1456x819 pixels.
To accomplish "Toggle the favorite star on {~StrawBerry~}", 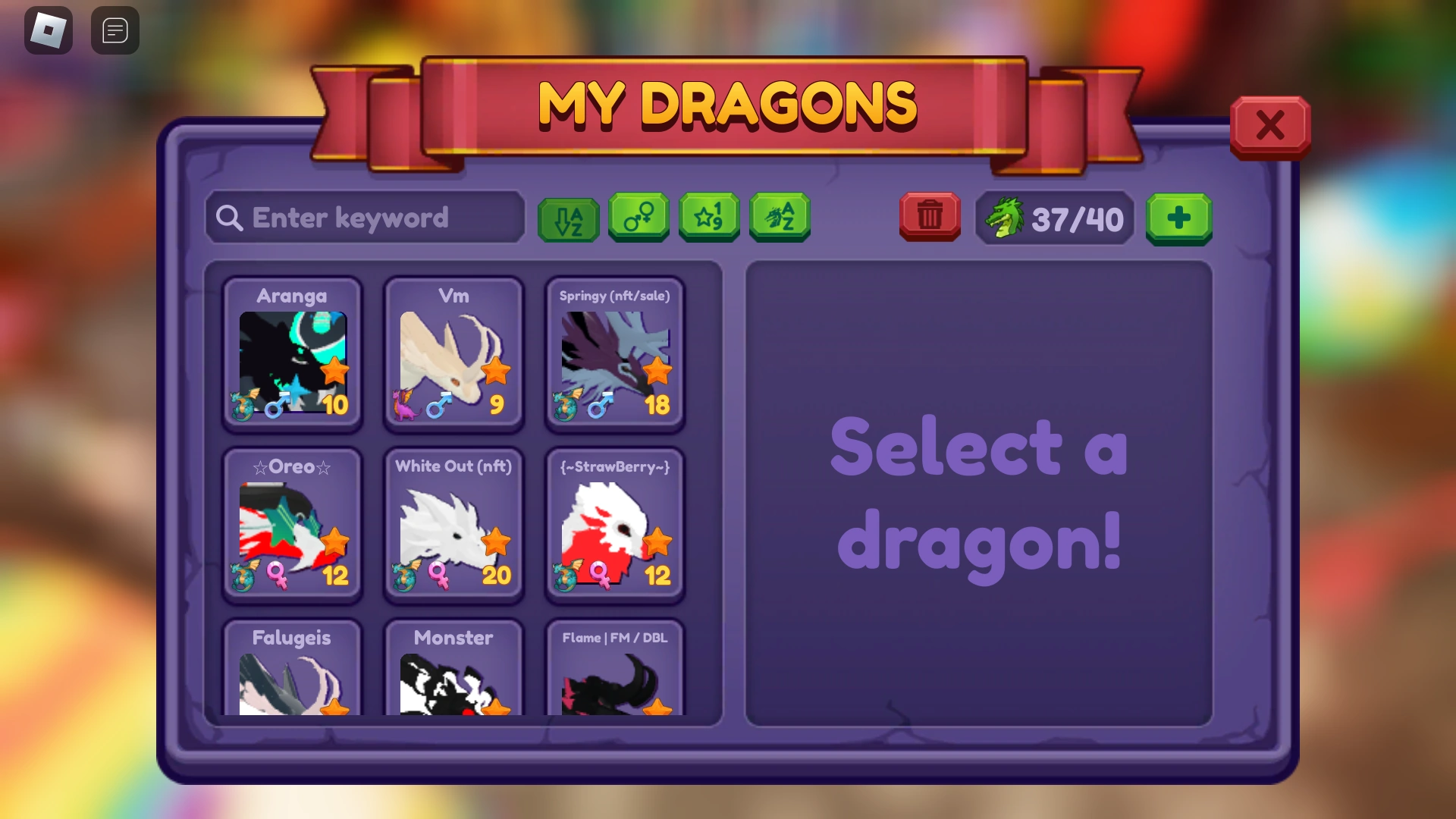I will pyautogui.click(x=658, y=541).
